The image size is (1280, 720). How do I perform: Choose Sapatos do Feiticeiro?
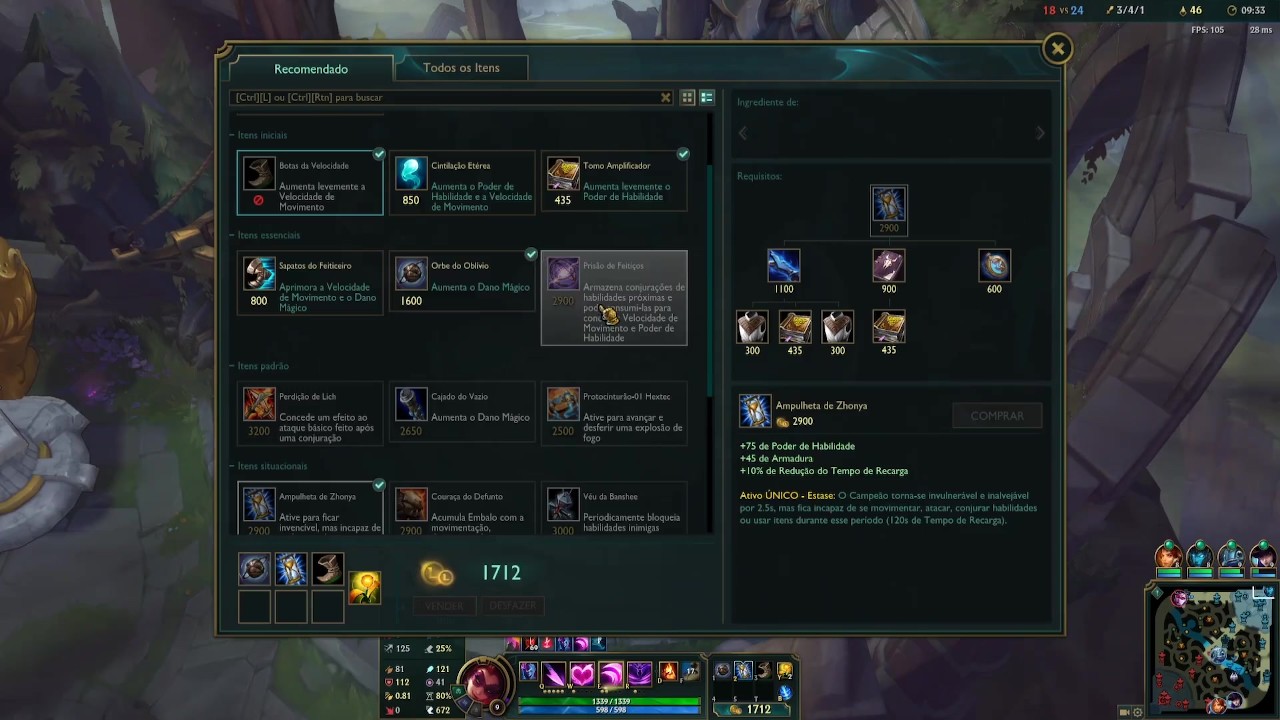[310, 282]
